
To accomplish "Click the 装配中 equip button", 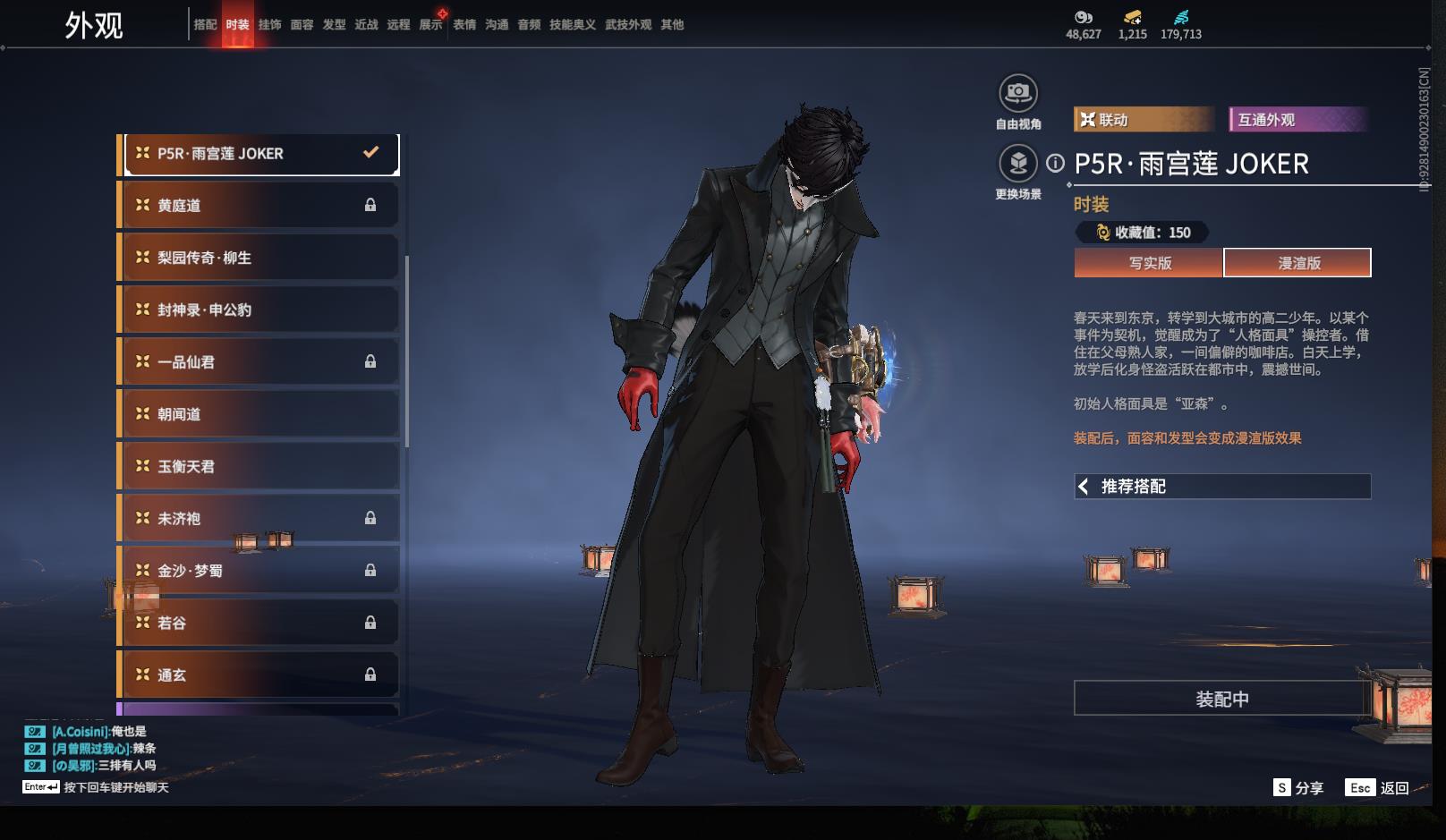I will click(x=1221, y=699).
